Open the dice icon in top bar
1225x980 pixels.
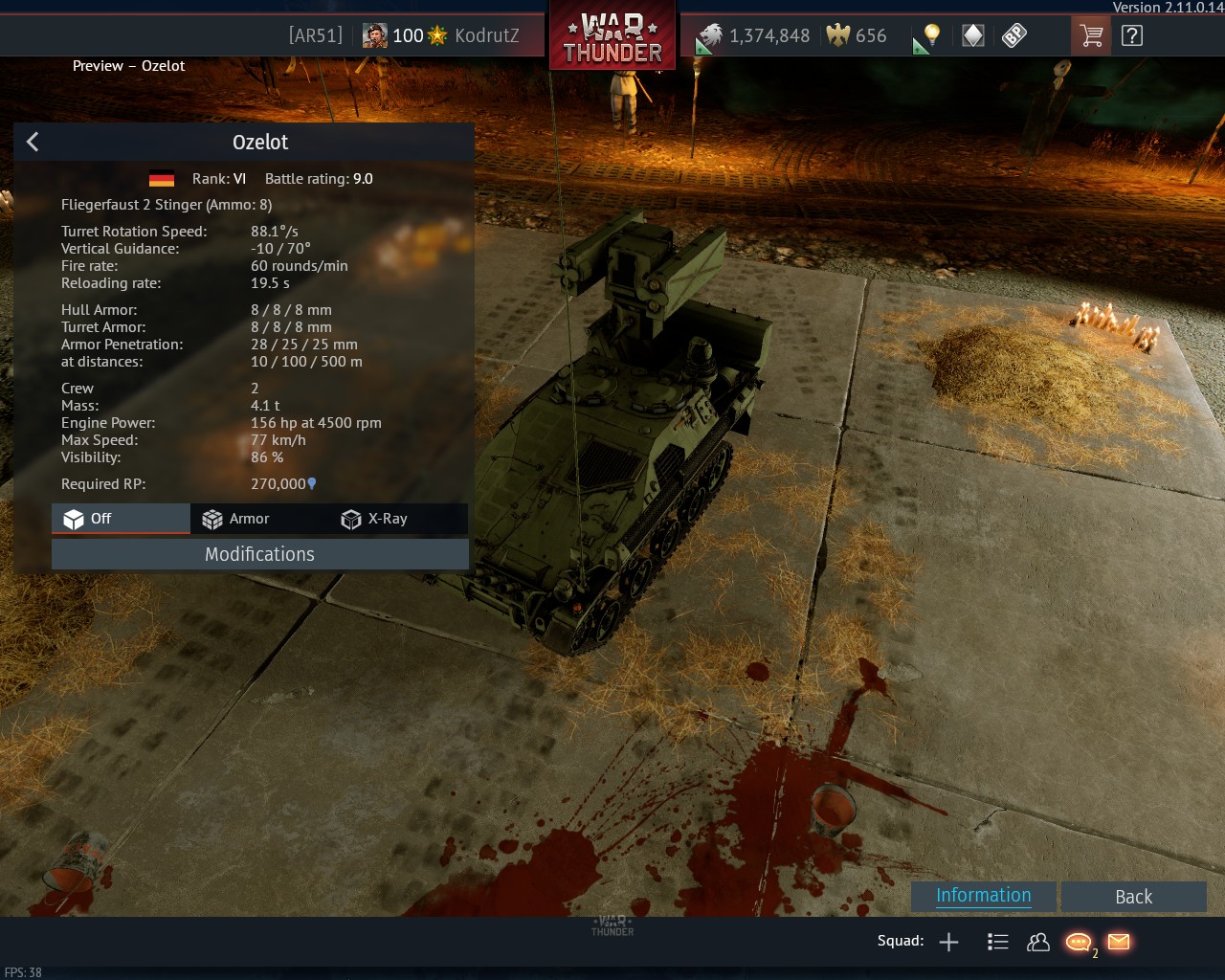click(1013, 36)
